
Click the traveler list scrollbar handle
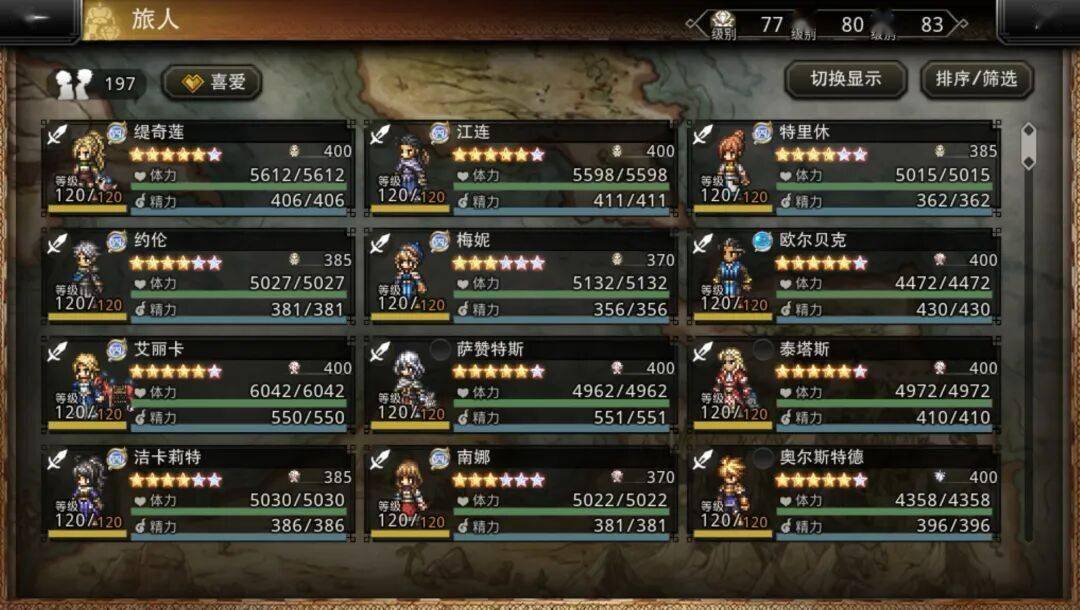click(1027, 146)
